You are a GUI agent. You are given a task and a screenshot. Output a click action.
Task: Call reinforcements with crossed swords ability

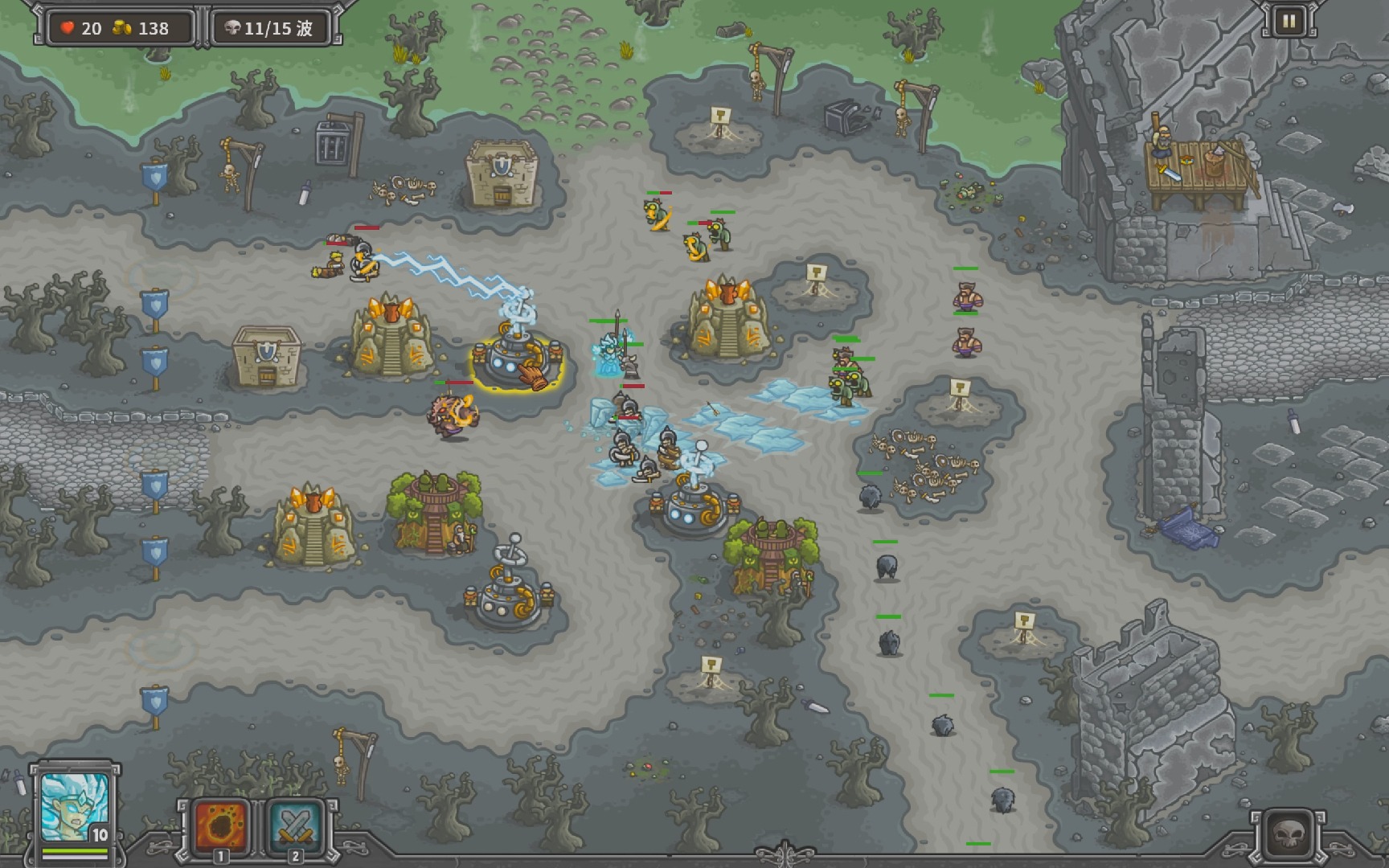click(294, 827)
